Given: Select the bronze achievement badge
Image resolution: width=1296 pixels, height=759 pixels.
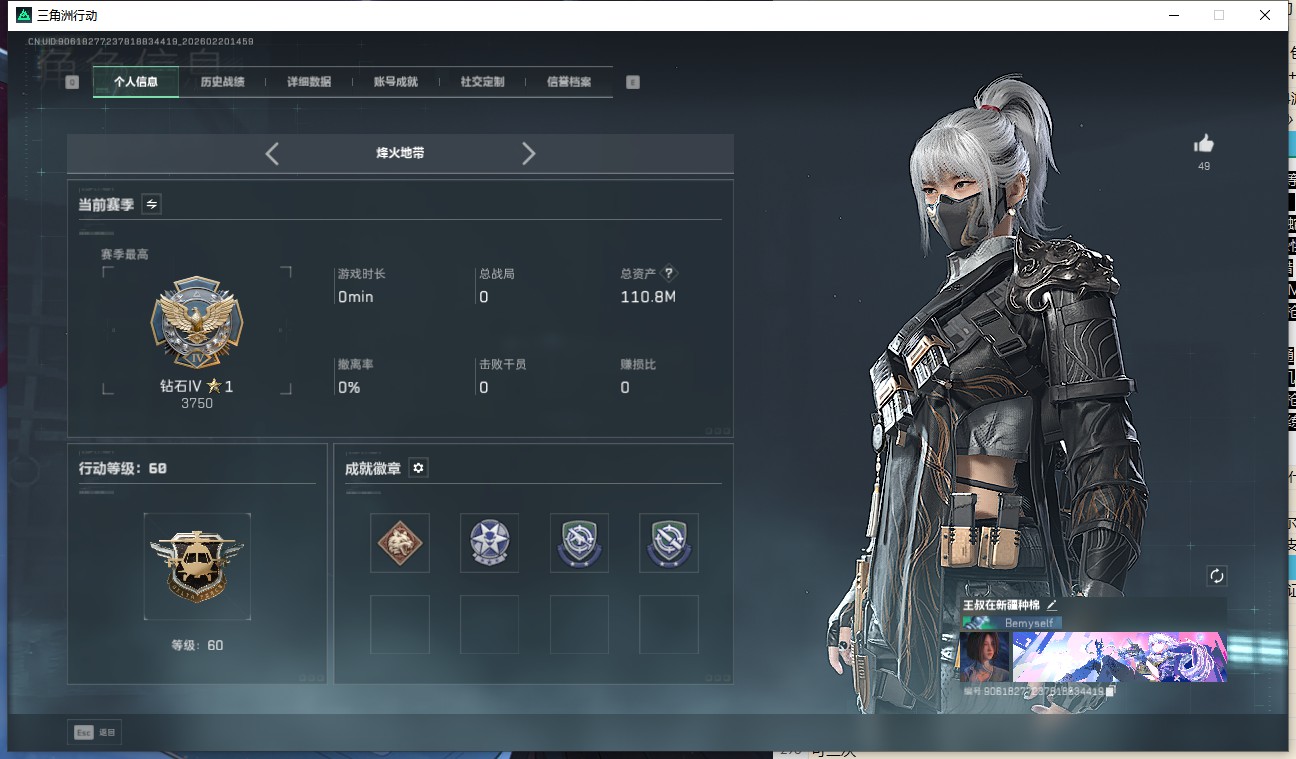Looking at the screenshot, I should 399,543.
